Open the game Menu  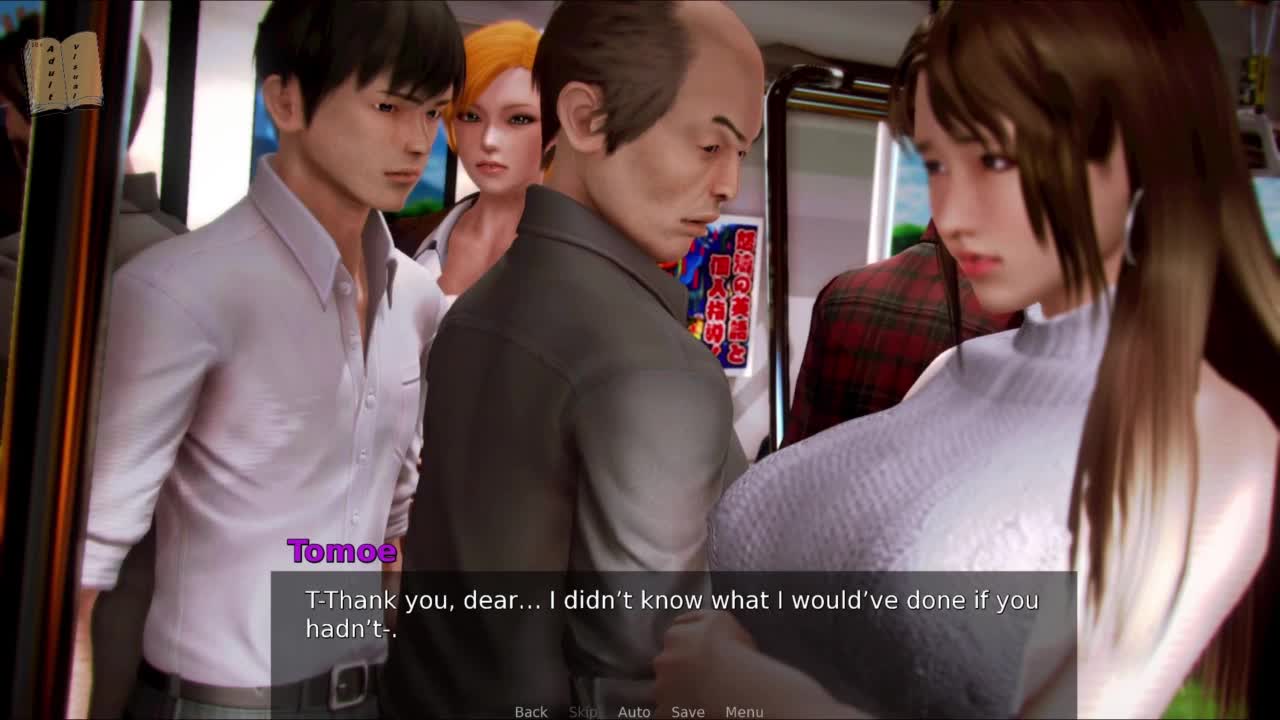744,712
